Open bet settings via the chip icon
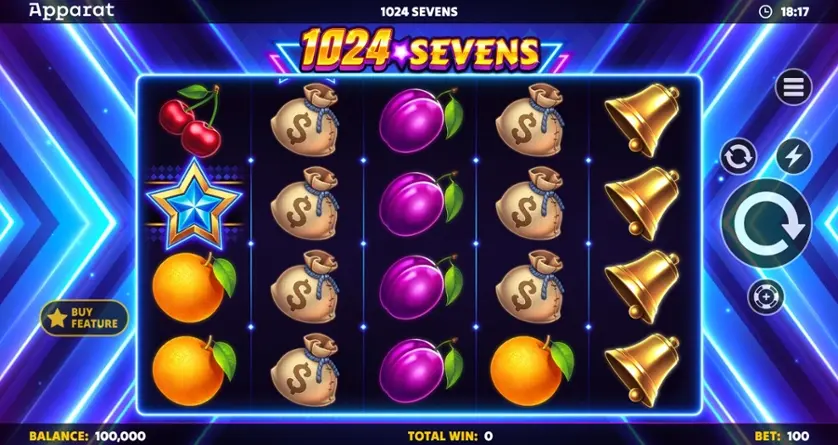This screenshot has width=838, height=445. [x=765, y=297]
